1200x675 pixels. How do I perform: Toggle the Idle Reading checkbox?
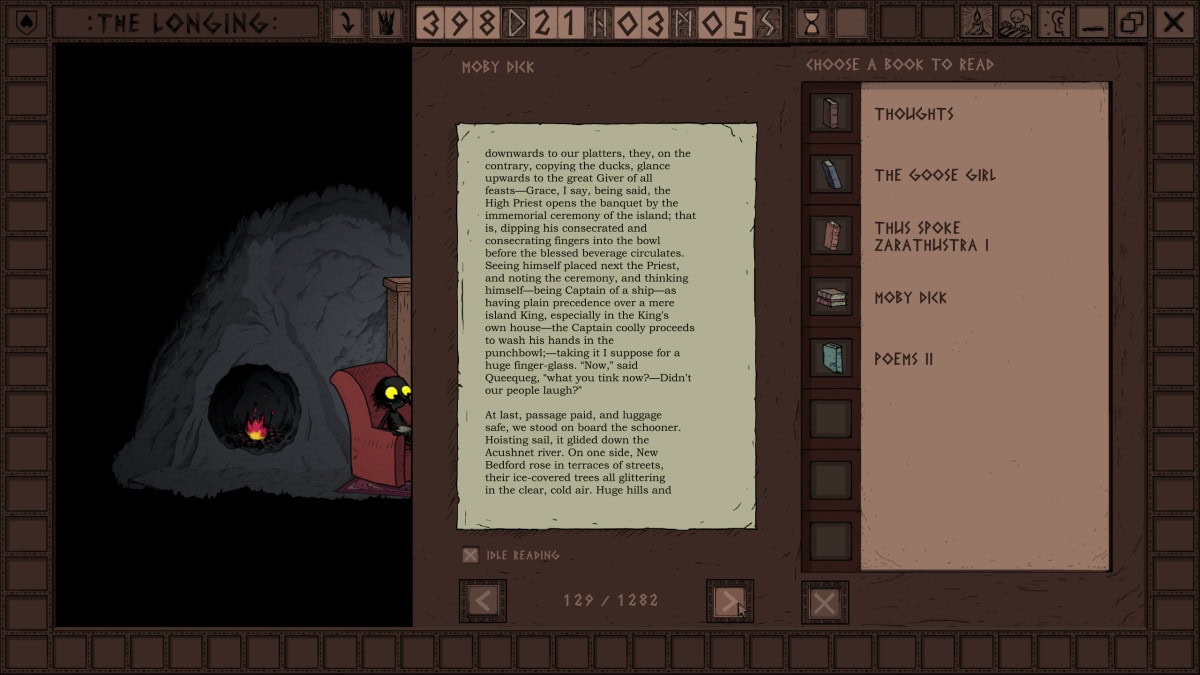[x=470, y=555]
